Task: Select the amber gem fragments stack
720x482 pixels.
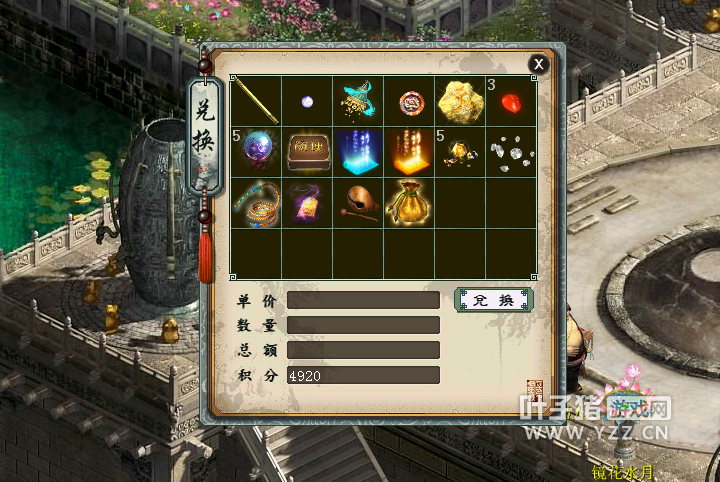Action: [x=461, y=152]
